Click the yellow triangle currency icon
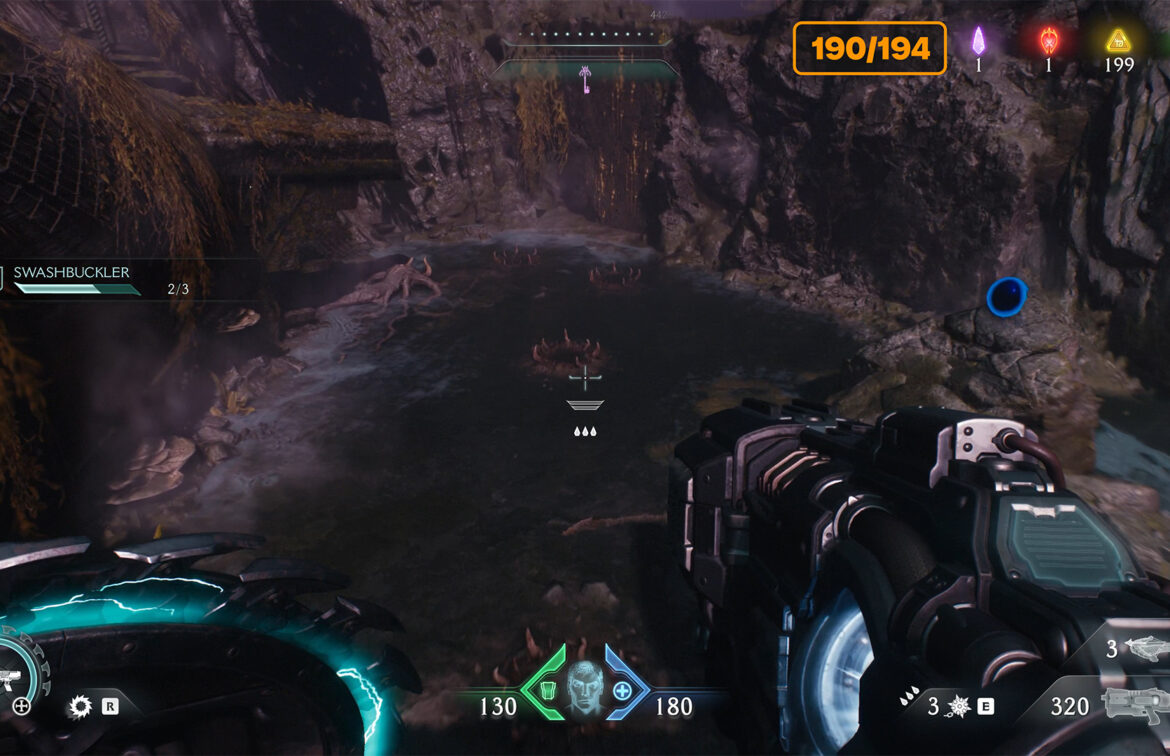This screenshot has height=756, width=1170. tap(1117, 41)
